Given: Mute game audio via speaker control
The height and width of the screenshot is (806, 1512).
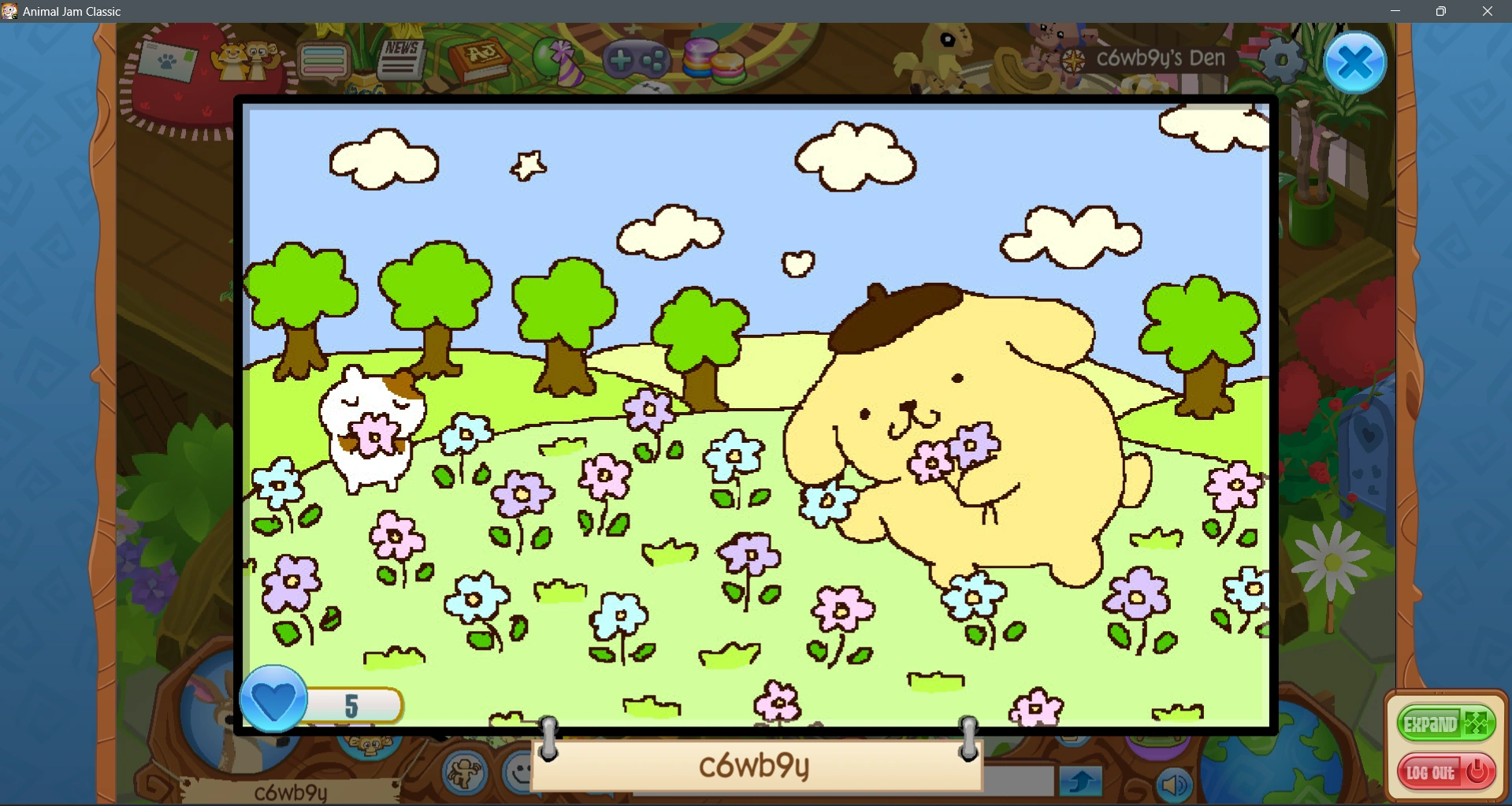Looking at the screenshot, I should pyautogui.click(x=1174, y=784).
